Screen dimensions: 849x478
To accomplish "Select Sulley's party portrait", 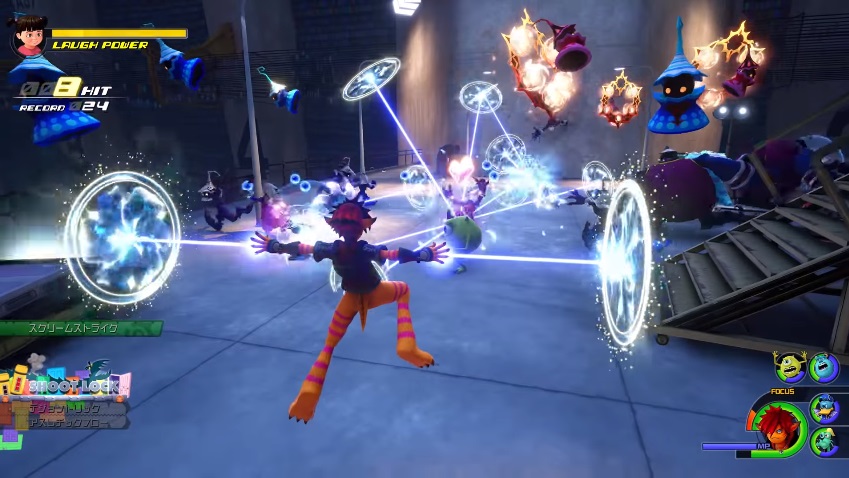I will pos(823,367).
